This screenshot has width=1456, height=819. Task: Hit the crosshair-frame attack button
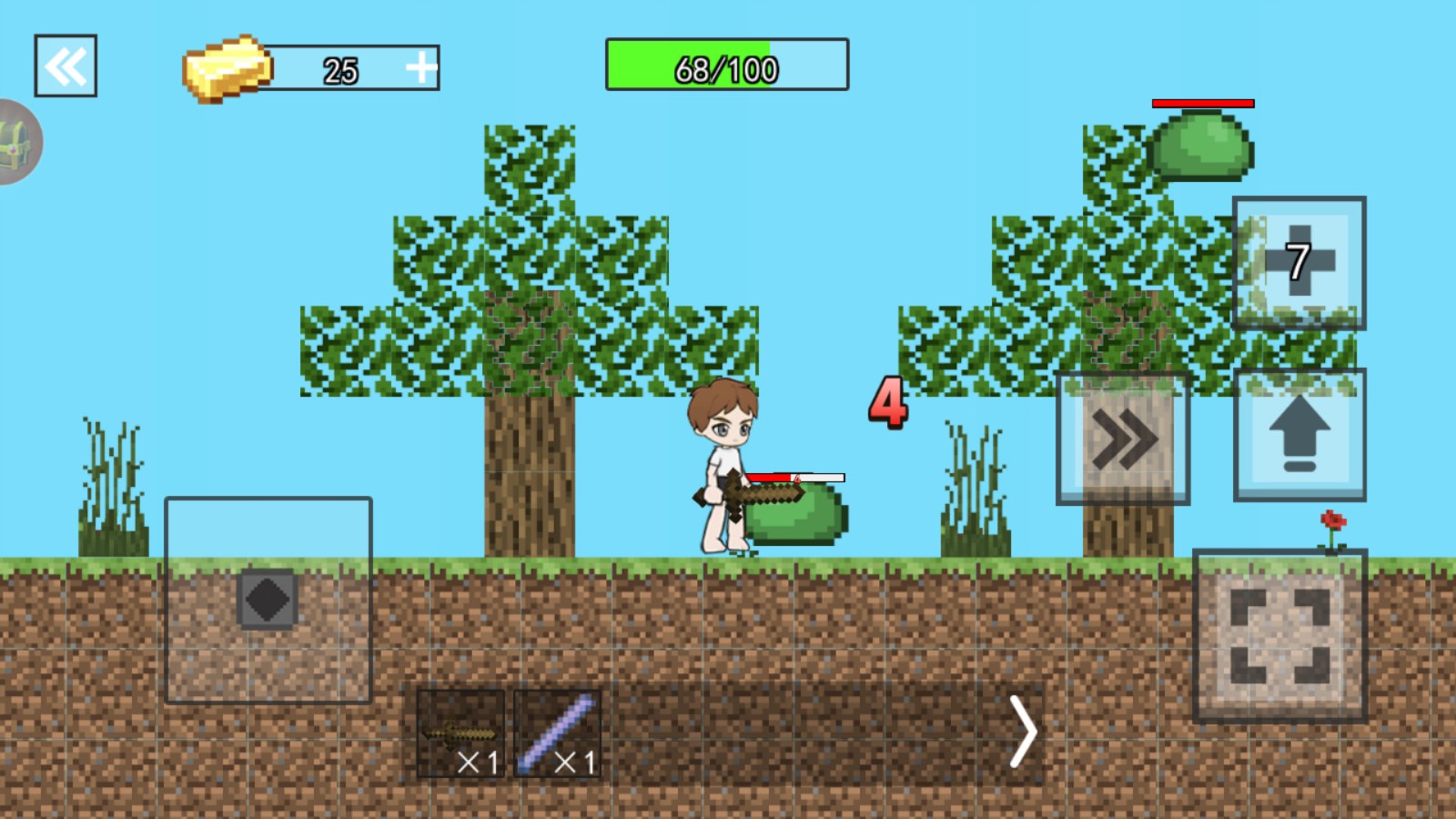(1279, 636)
